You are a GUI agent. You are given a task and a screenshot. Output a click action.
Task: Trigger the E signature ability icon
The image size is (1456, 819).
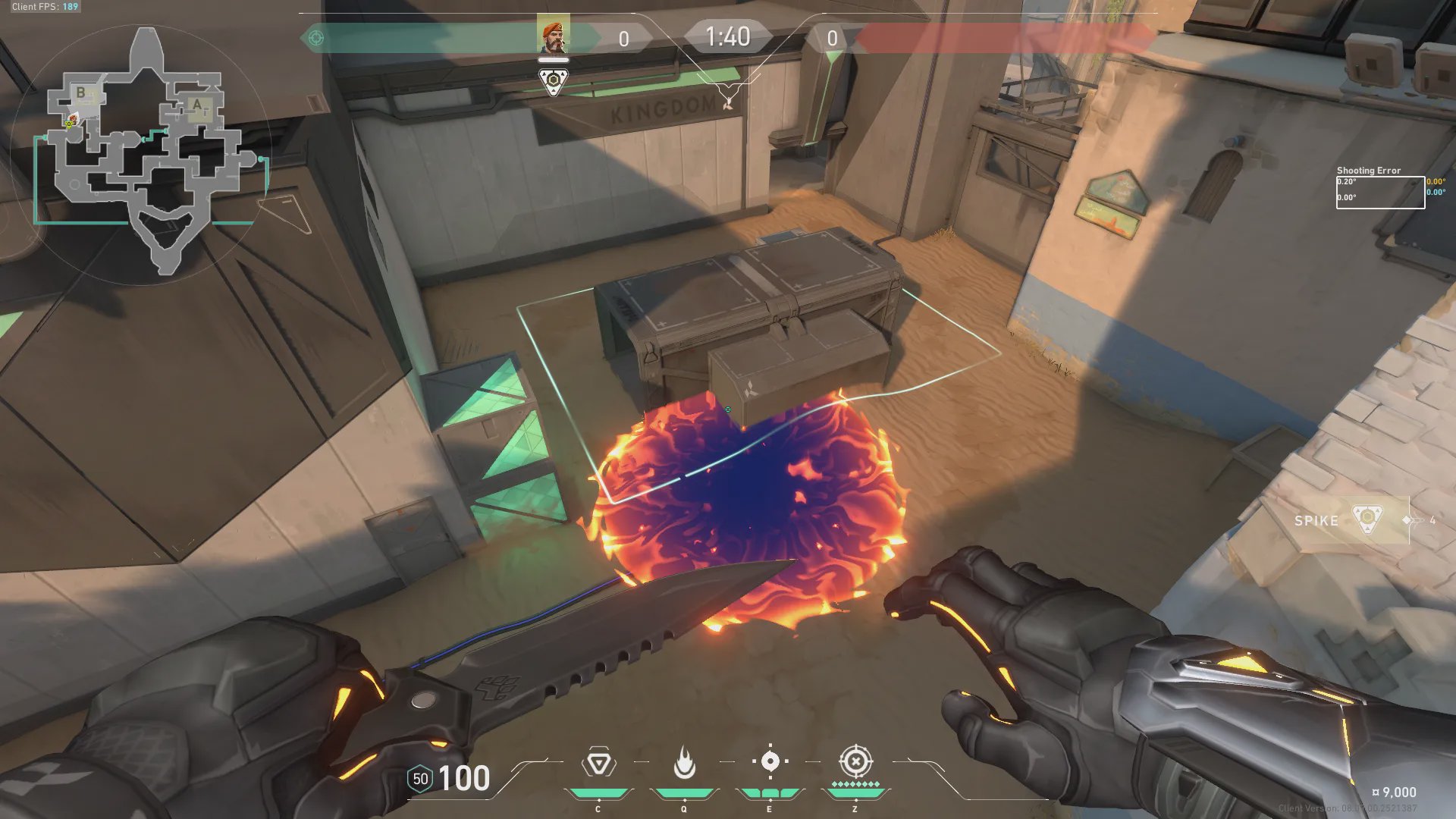pos(770,761)
